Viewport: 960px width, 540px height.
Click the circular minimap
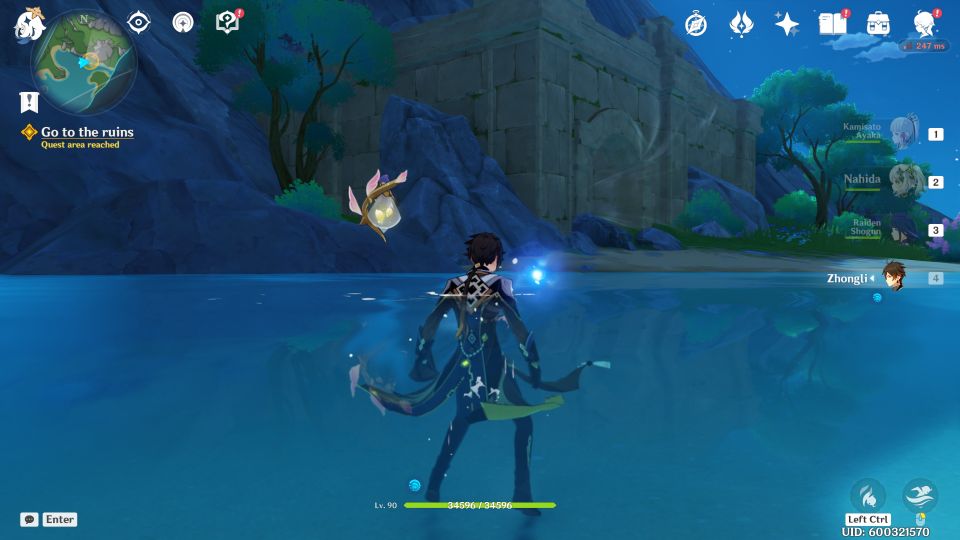[84, 62]
